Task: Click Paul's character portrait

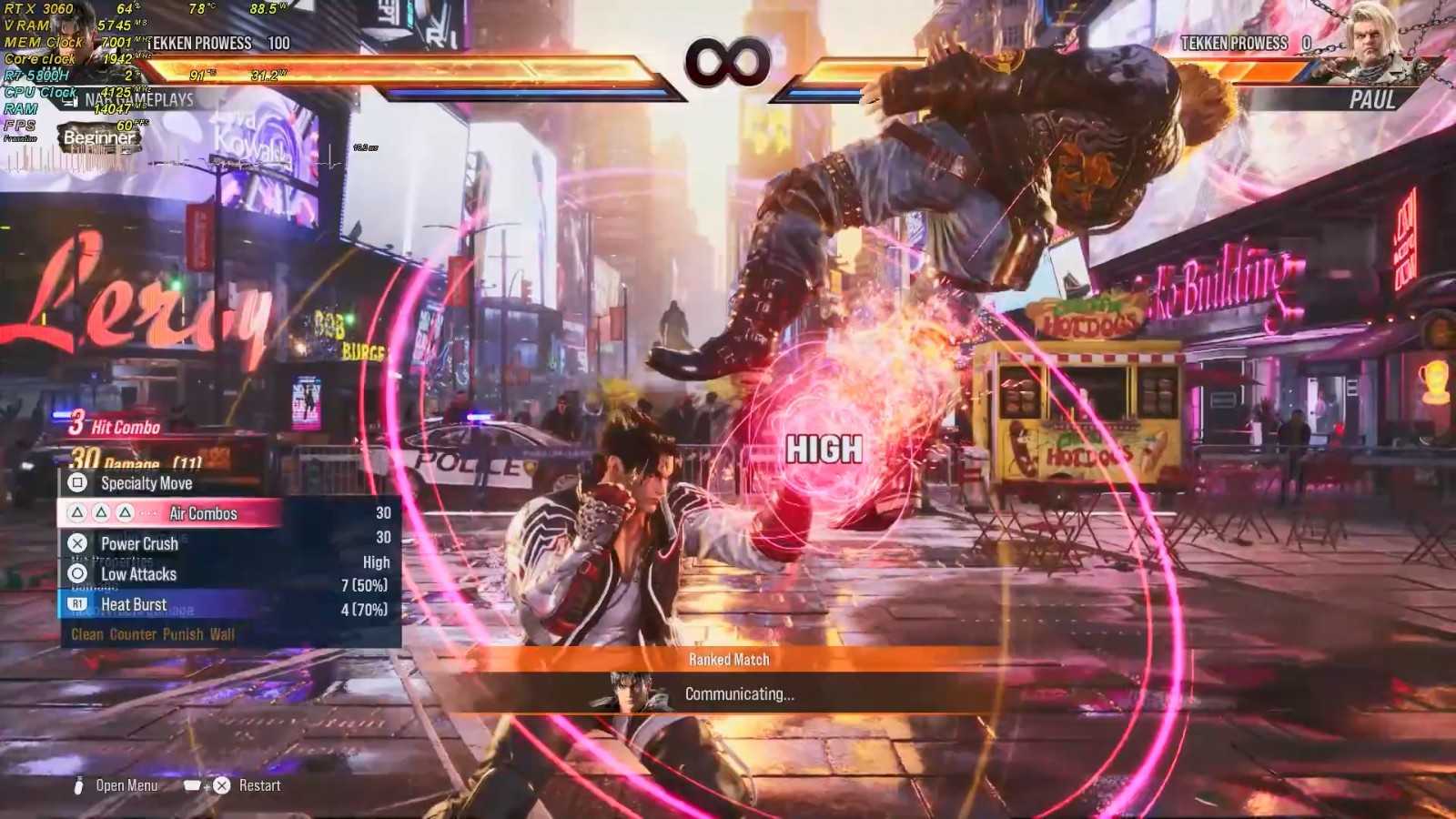Action: [1380, 41]
